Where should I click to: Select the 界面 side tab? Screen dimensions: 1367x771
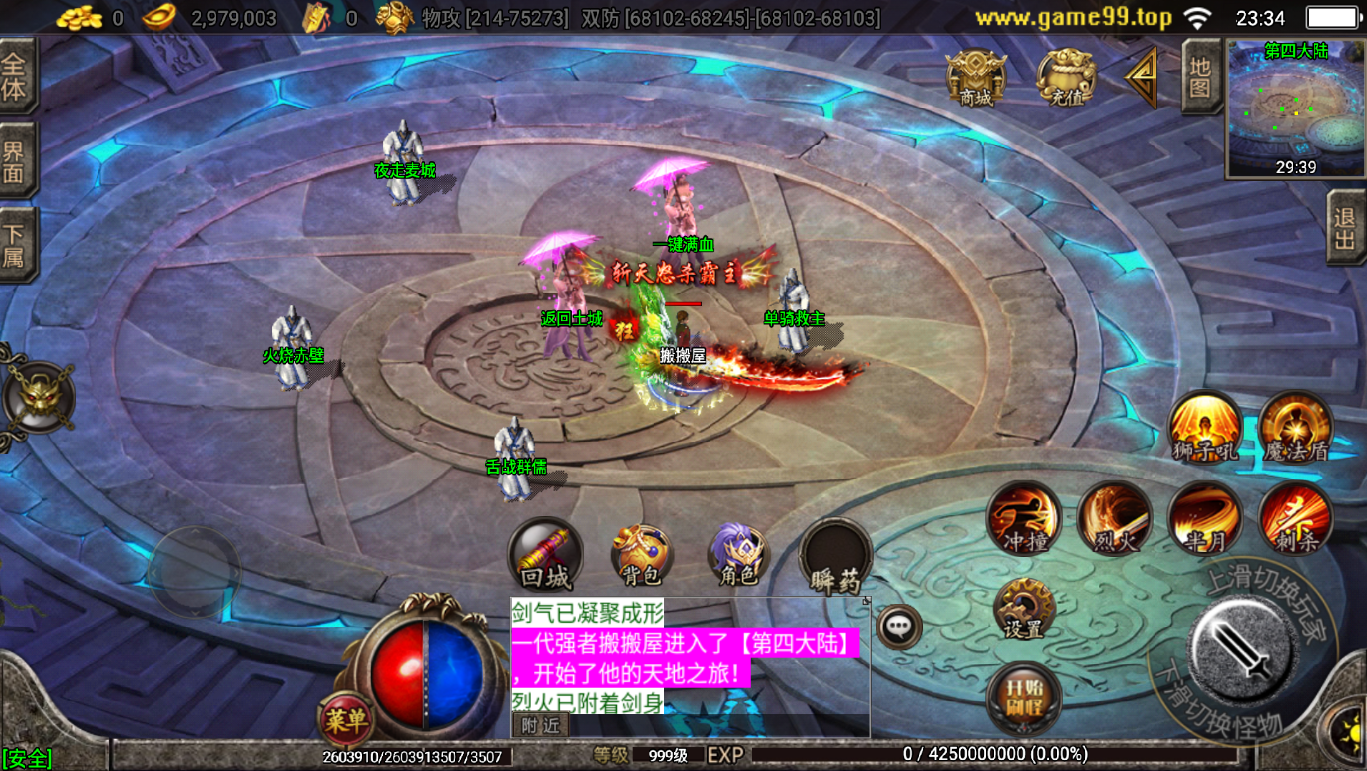click(16, 160)
